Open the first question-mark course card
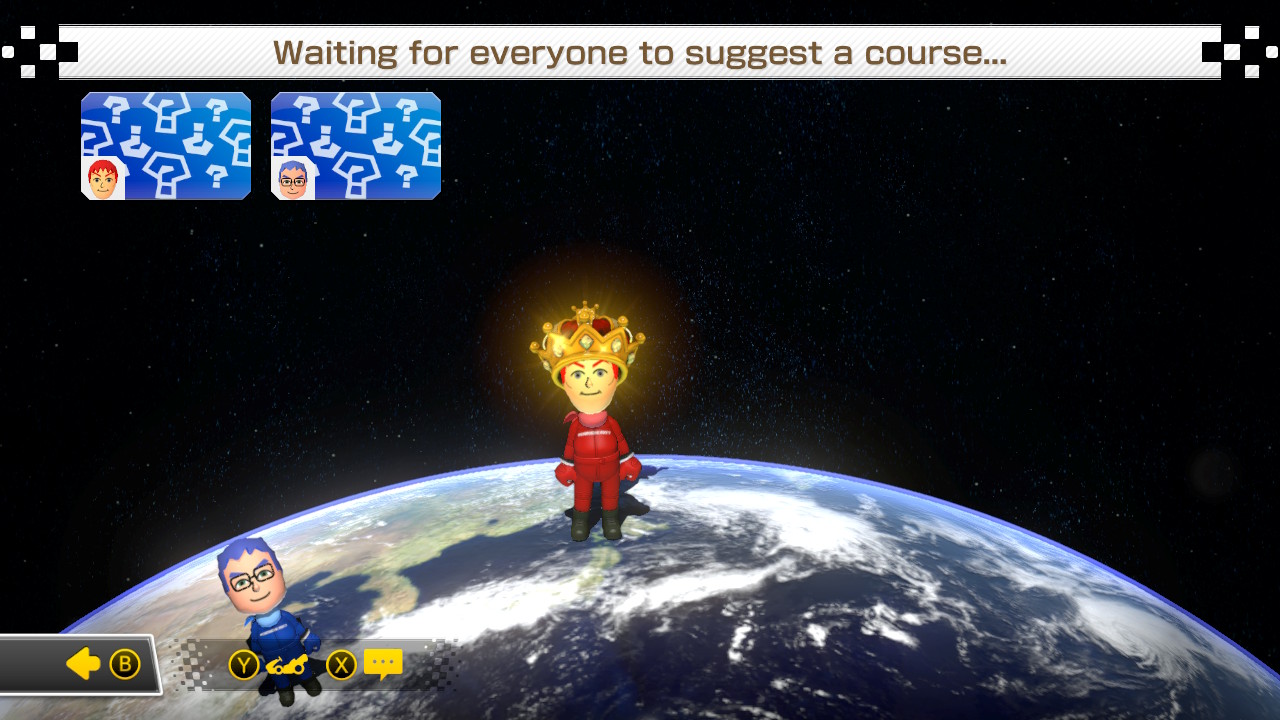This screenshot has width=1280, height=720. (166, 147)
